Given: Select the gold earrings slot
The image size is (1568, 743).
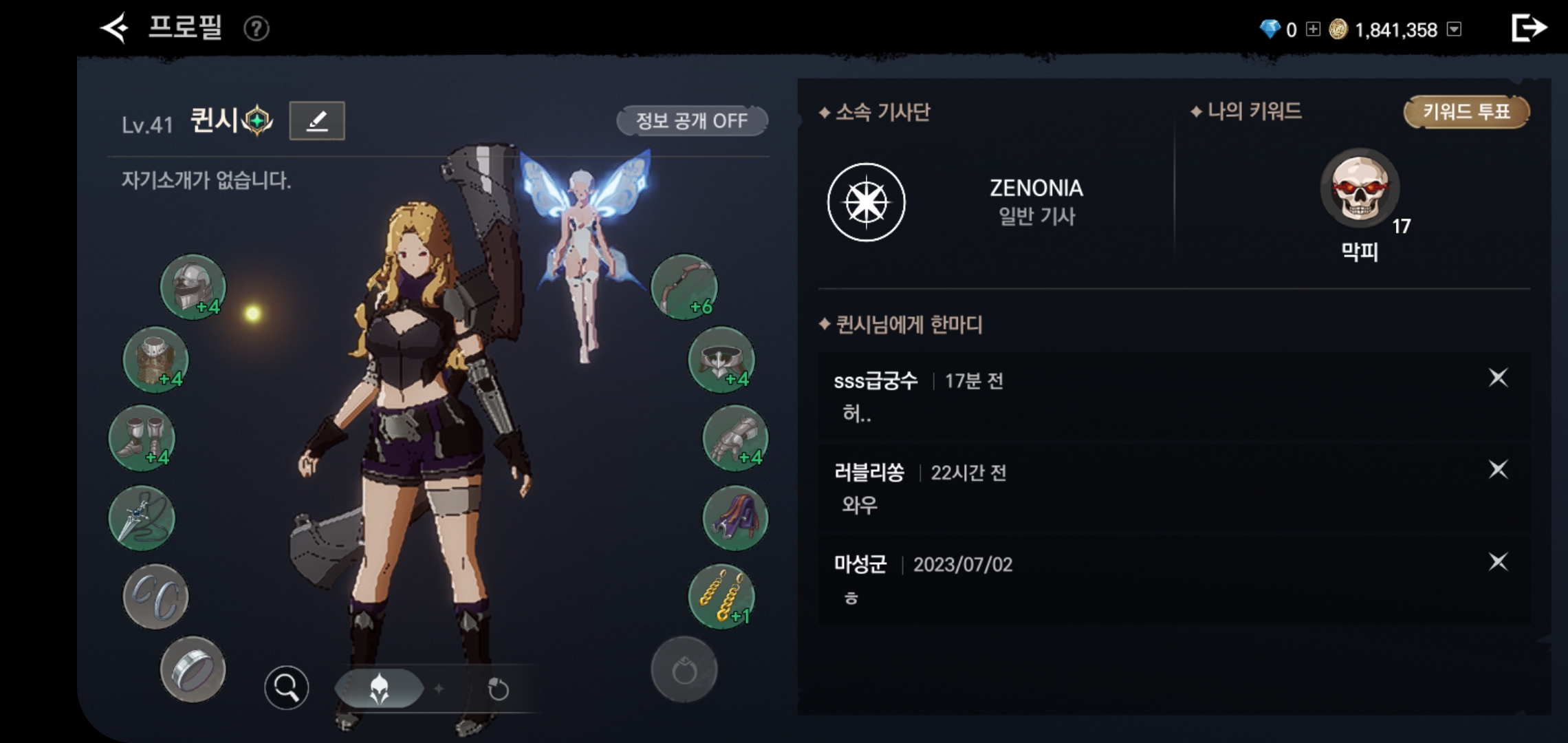Looking at the screenshot, I should [x=721, y=596].
